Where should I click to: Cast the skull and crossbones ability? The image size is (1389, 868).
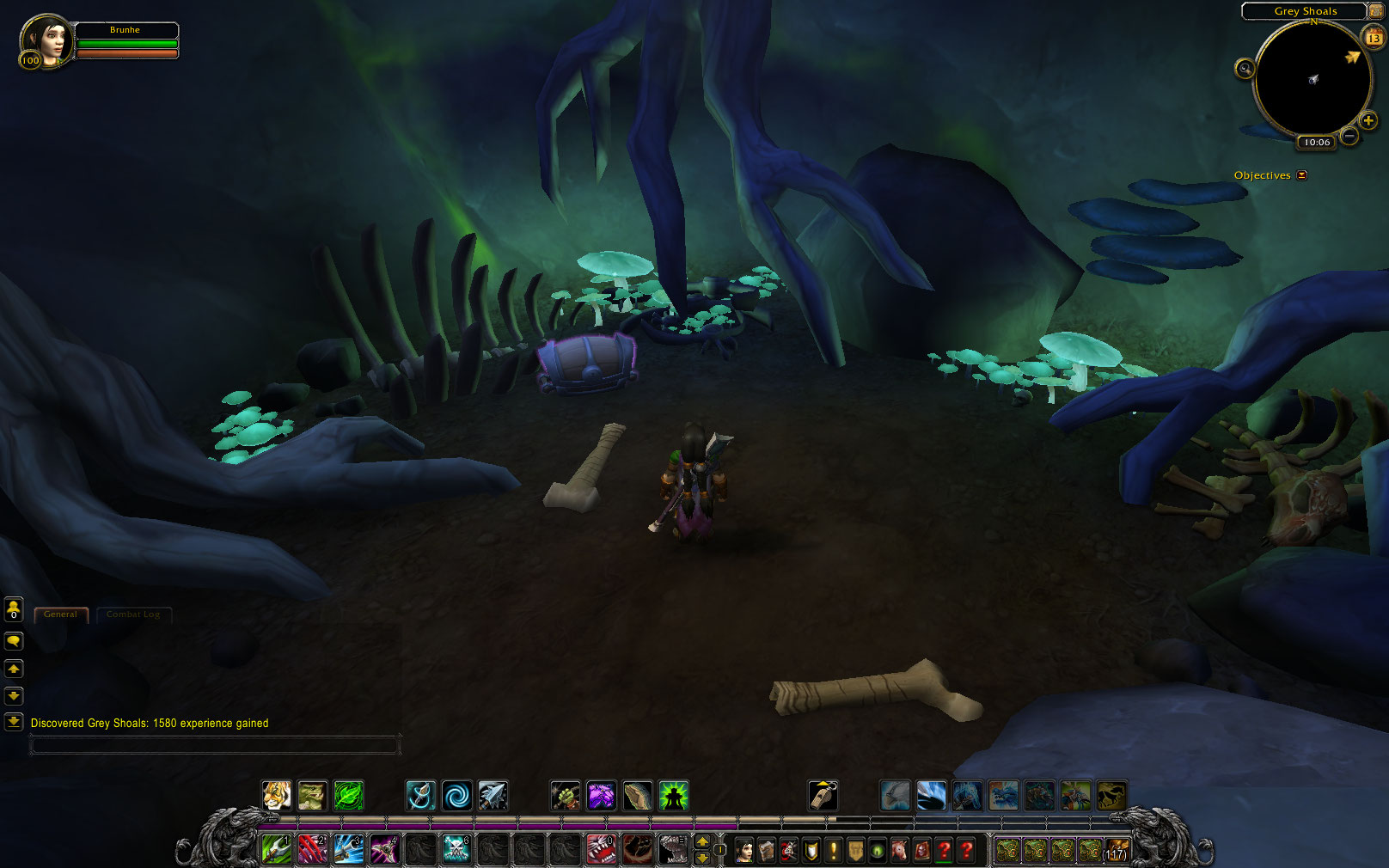tap(456, 850)
